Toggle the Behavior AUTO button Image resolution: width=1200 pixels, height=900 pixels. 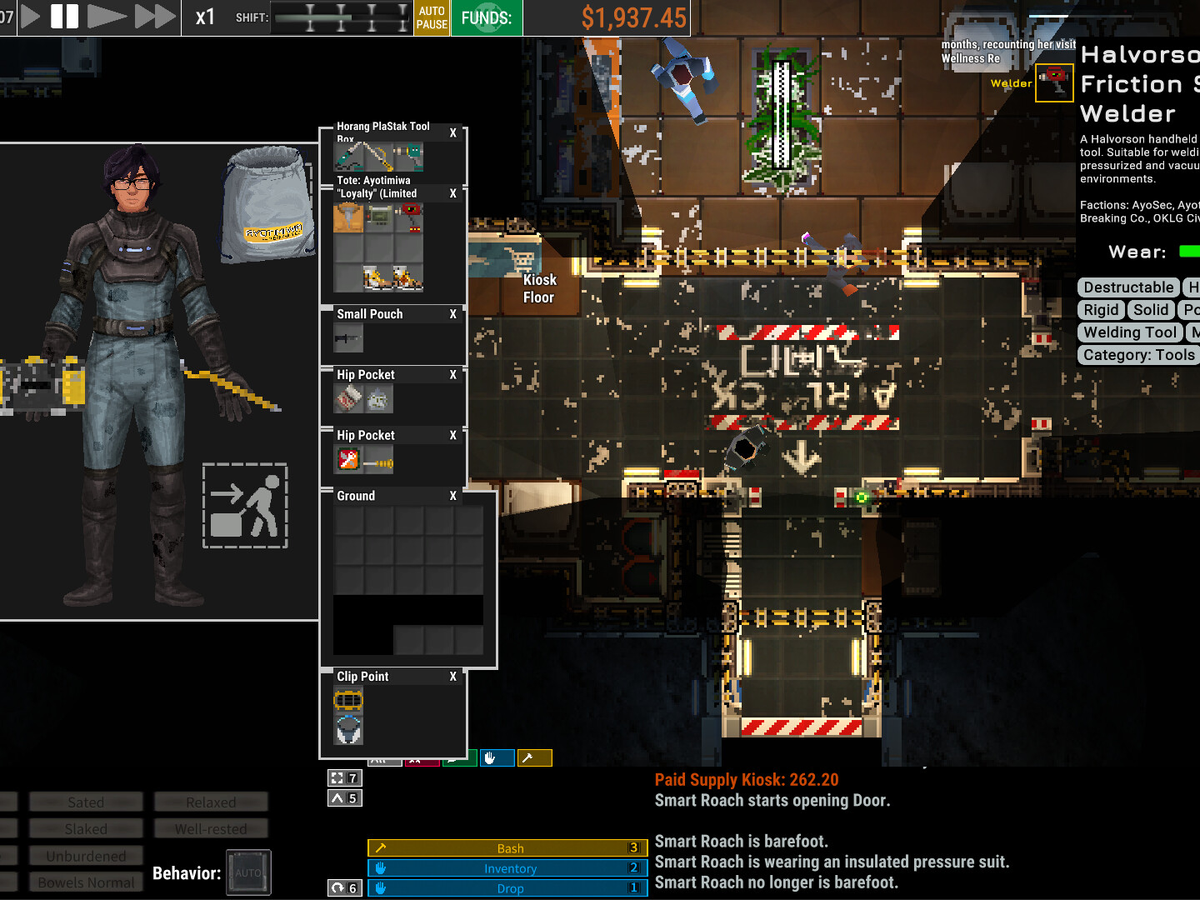pyautogui.click(x=248, y=872)
